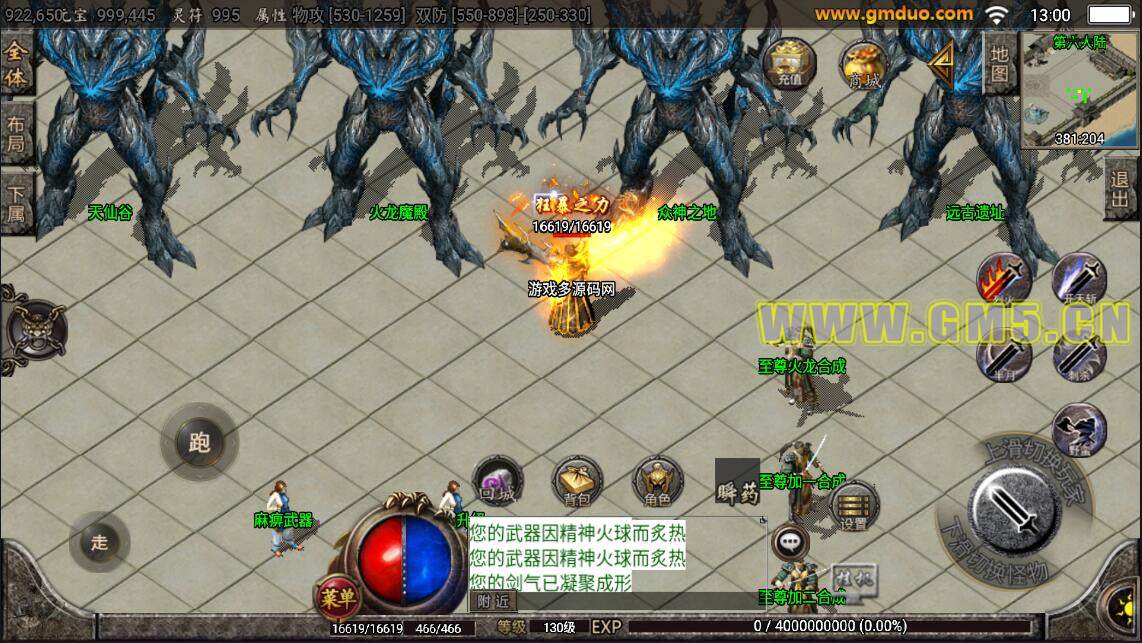
Task: Use the 回城 return-to-town scroll
Action: click(497, 480)
